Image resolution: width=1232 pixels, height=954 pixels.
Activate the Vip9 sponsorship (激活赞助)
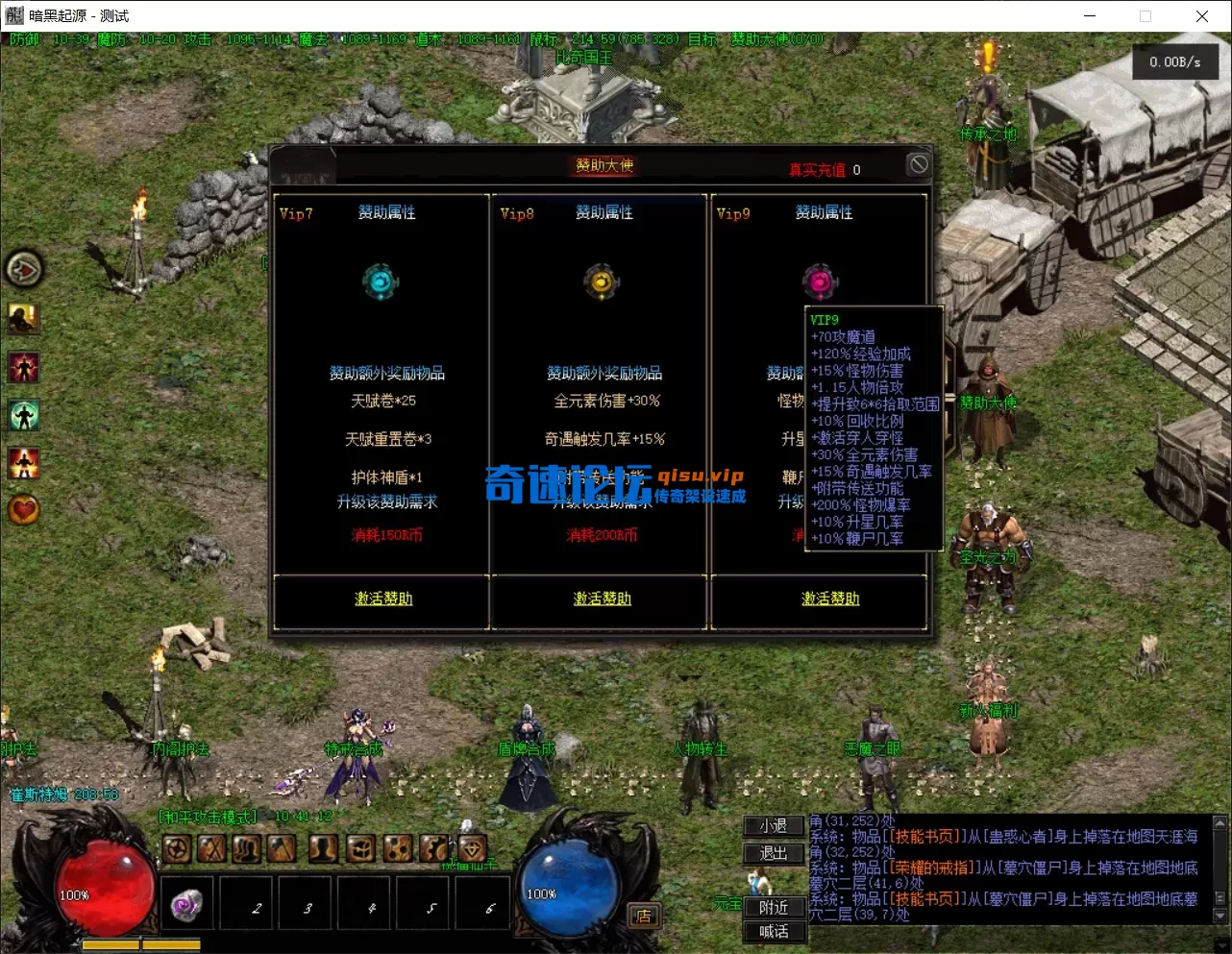click(830, 599)
